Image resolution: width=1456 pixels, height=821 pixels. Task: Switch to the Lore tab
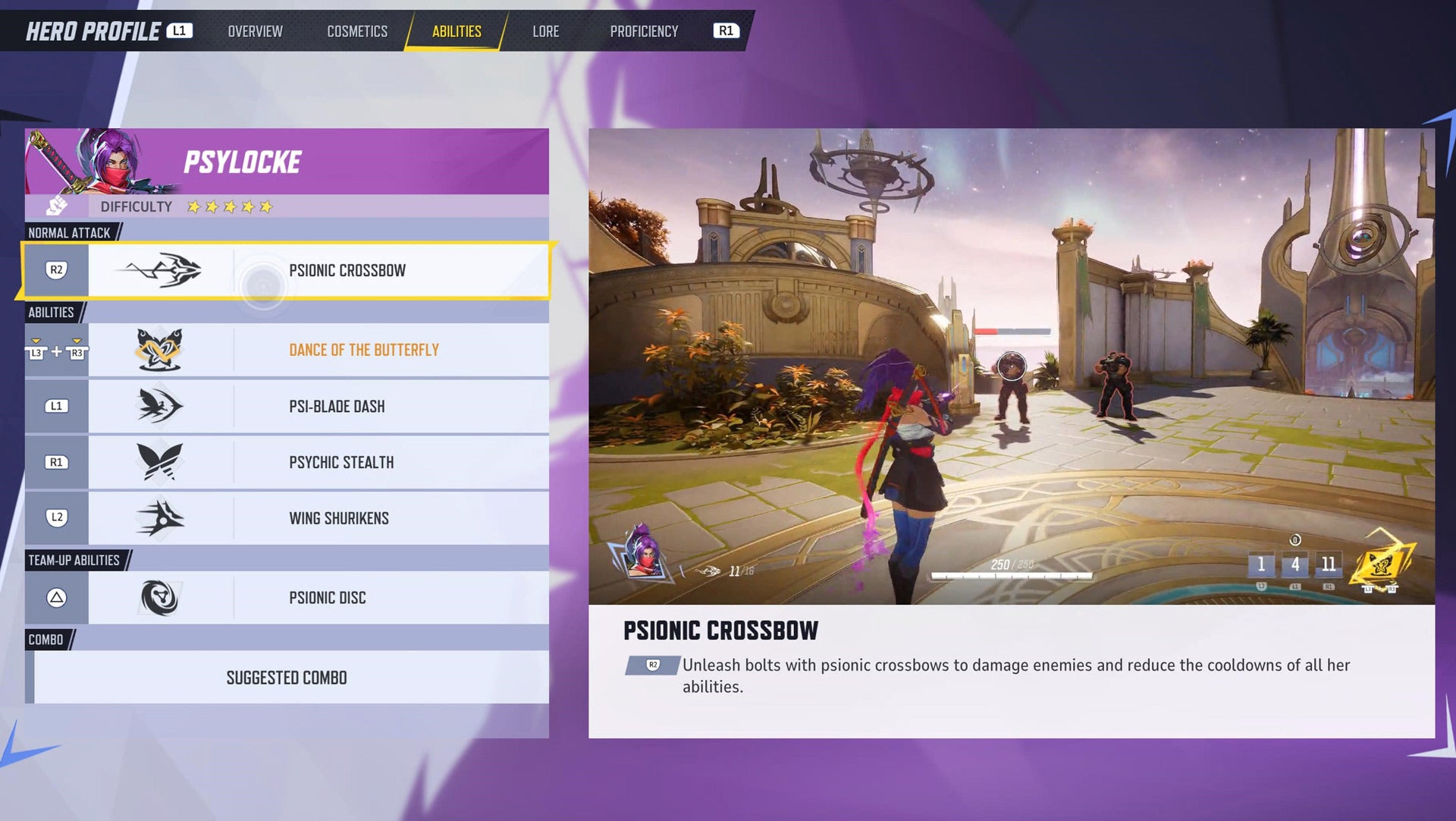(545, 31)
